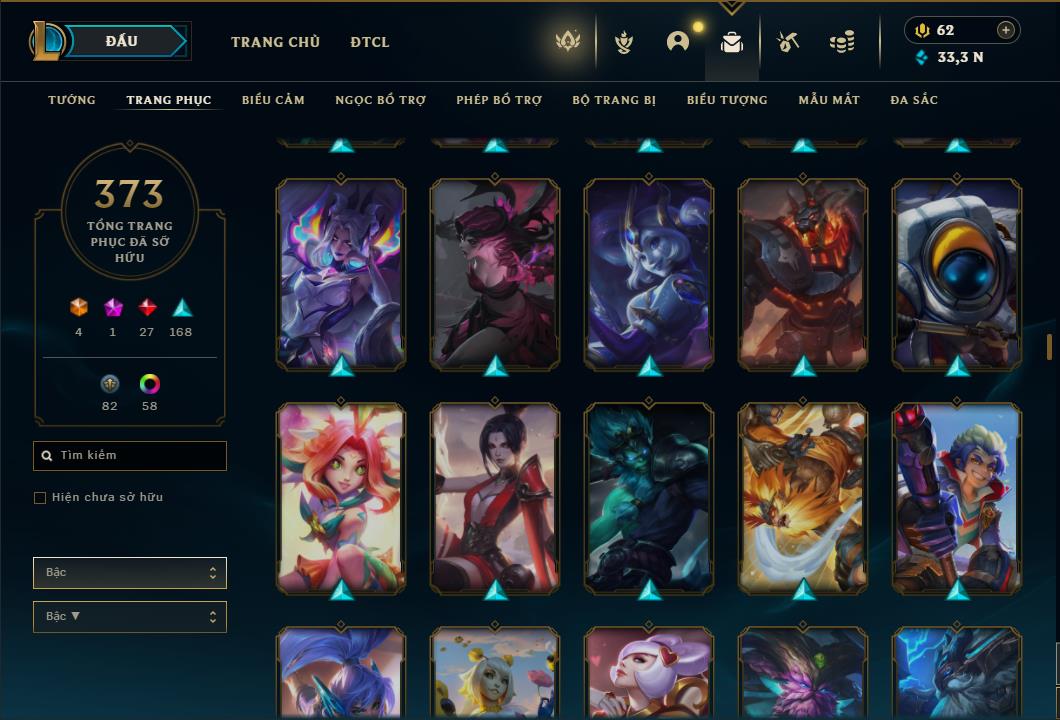Select the astronaut skin with yellow visor

957,270
